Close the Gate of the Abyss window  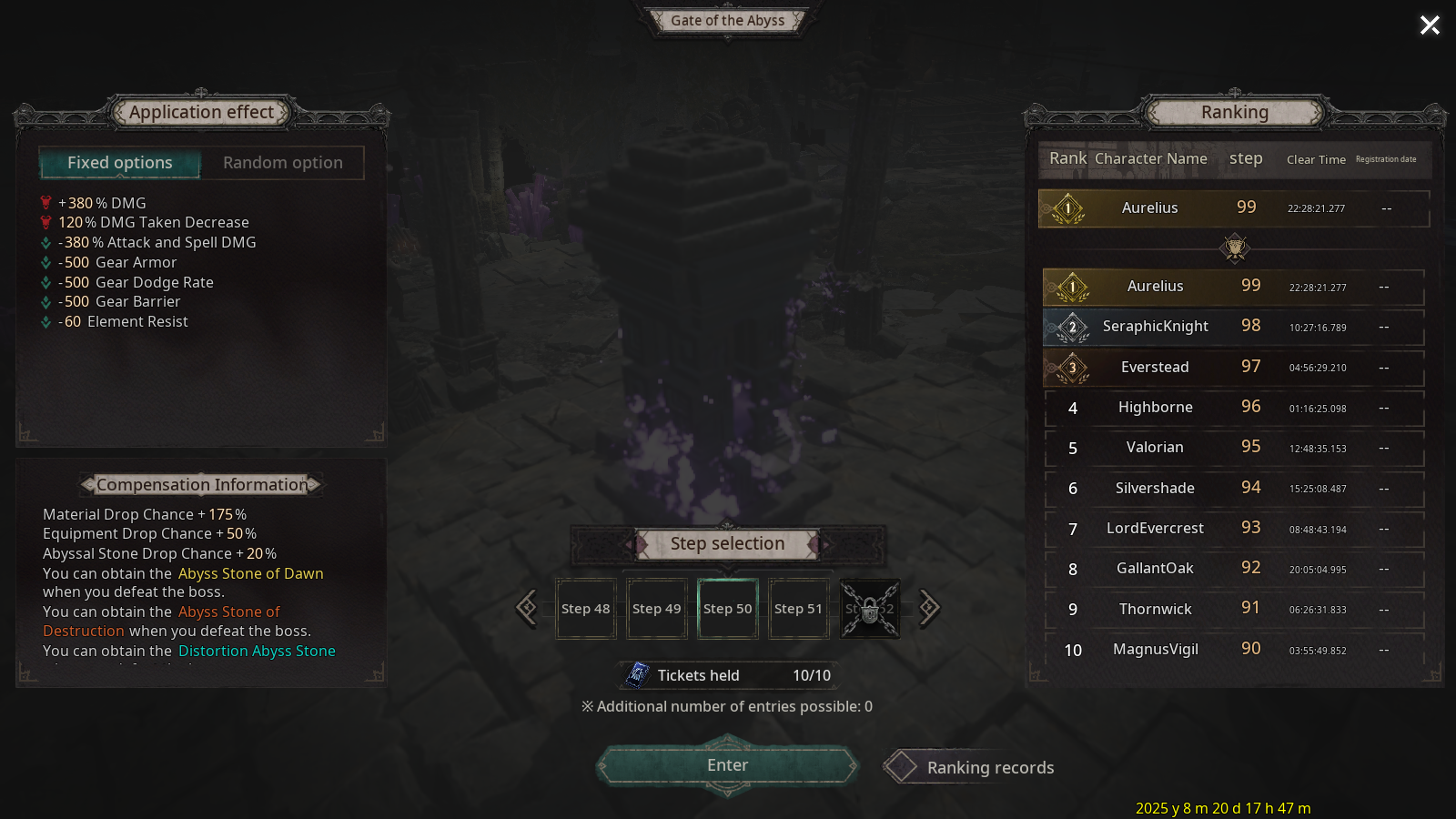click(1430, 25)
